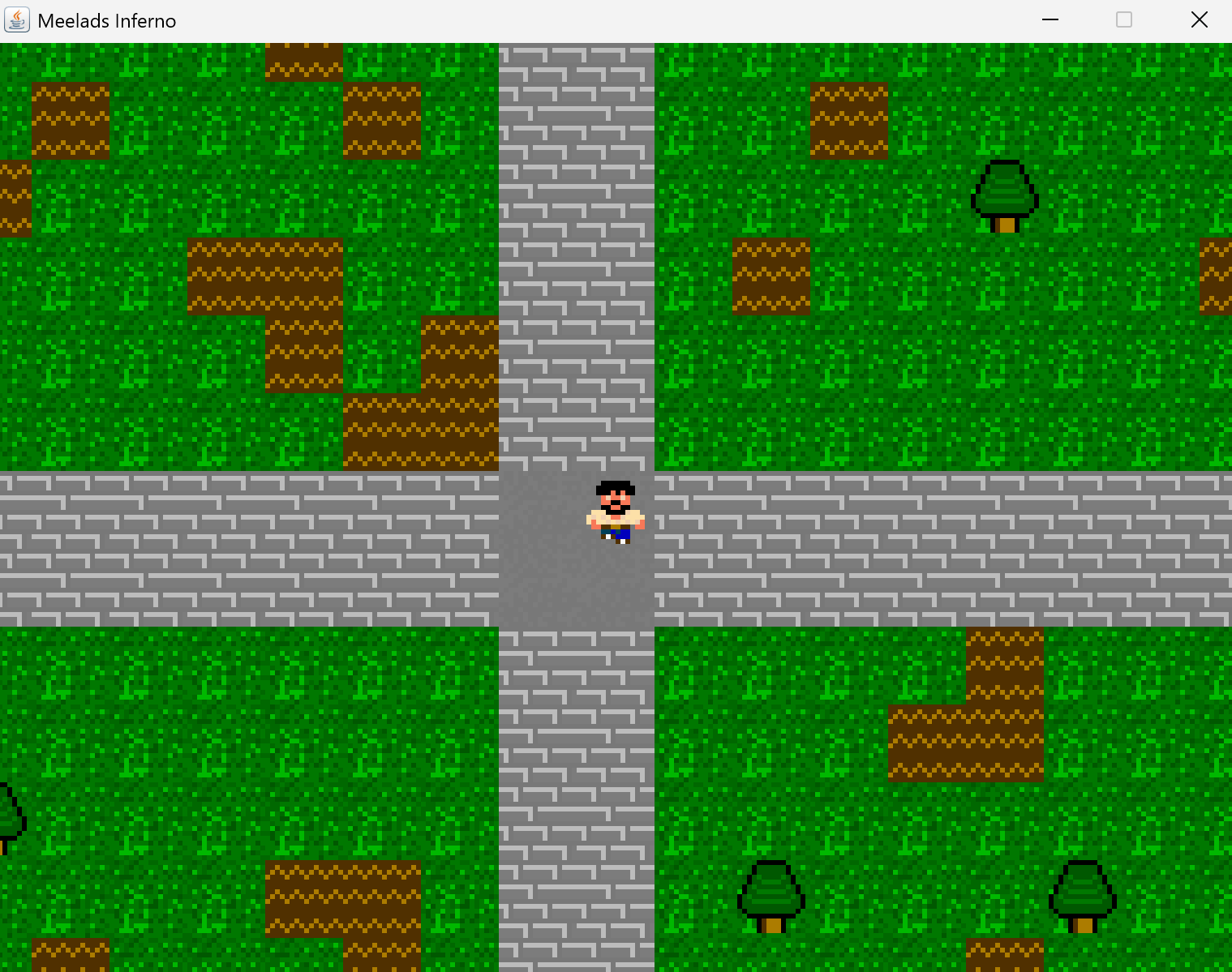Click the Java coffee cup icon

pos(16,19)
